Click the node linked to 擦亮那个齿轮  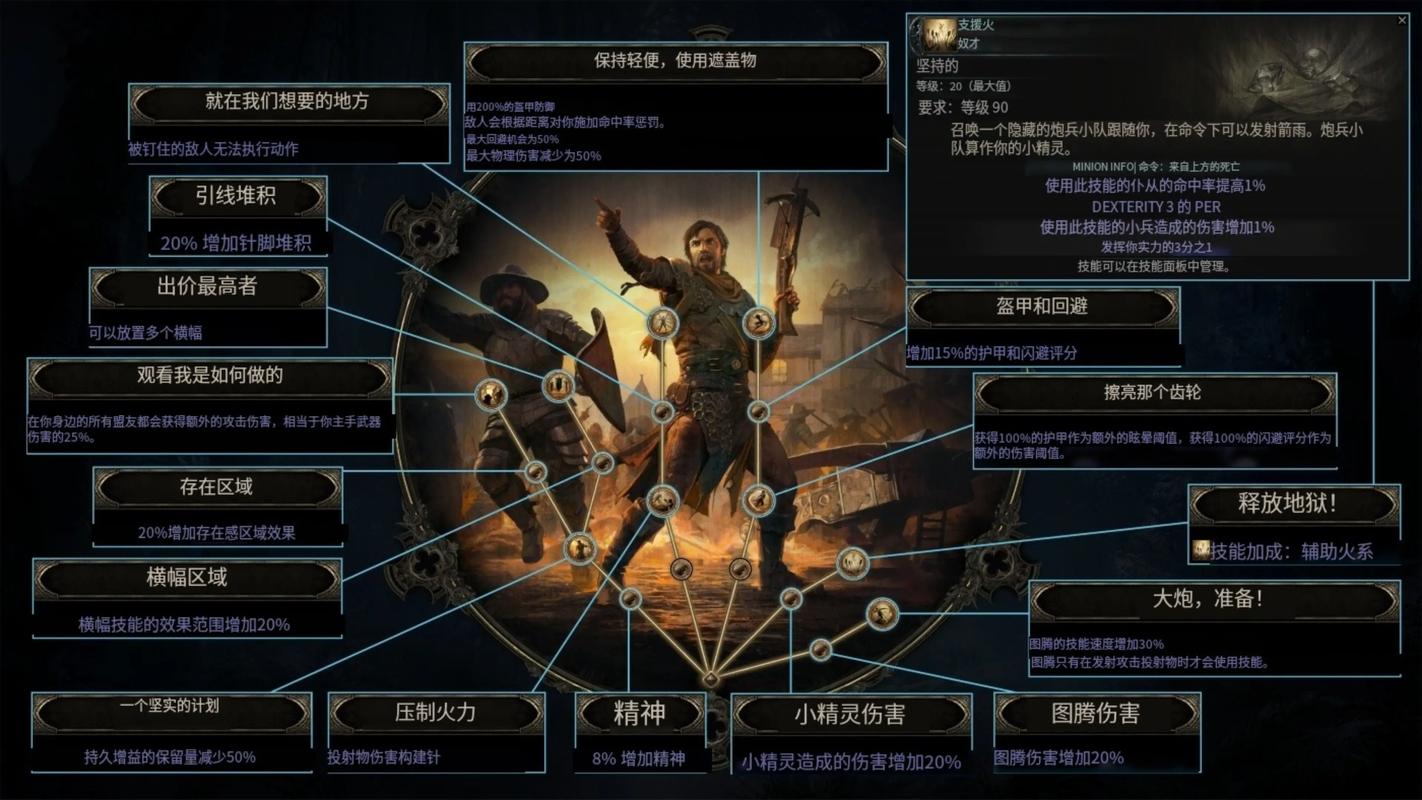pos(759,500)
